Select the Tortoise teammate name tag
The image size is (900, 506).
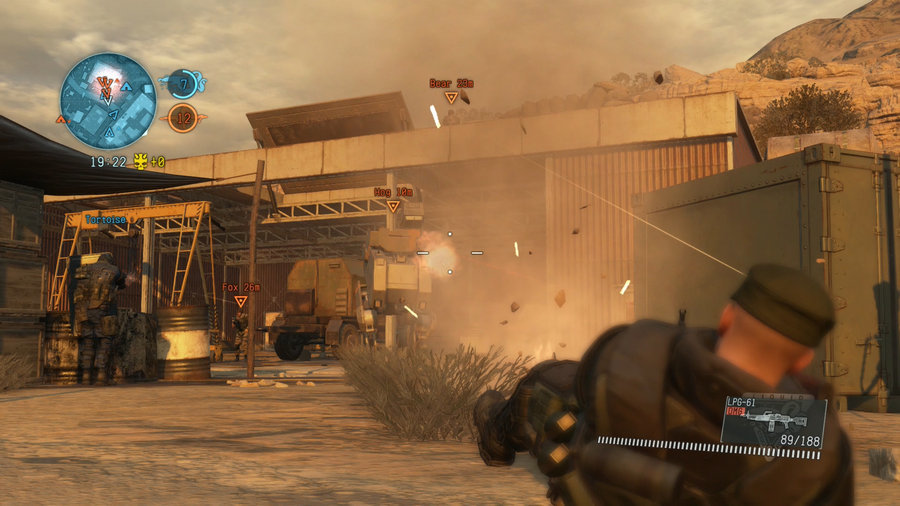pos(105,219)
